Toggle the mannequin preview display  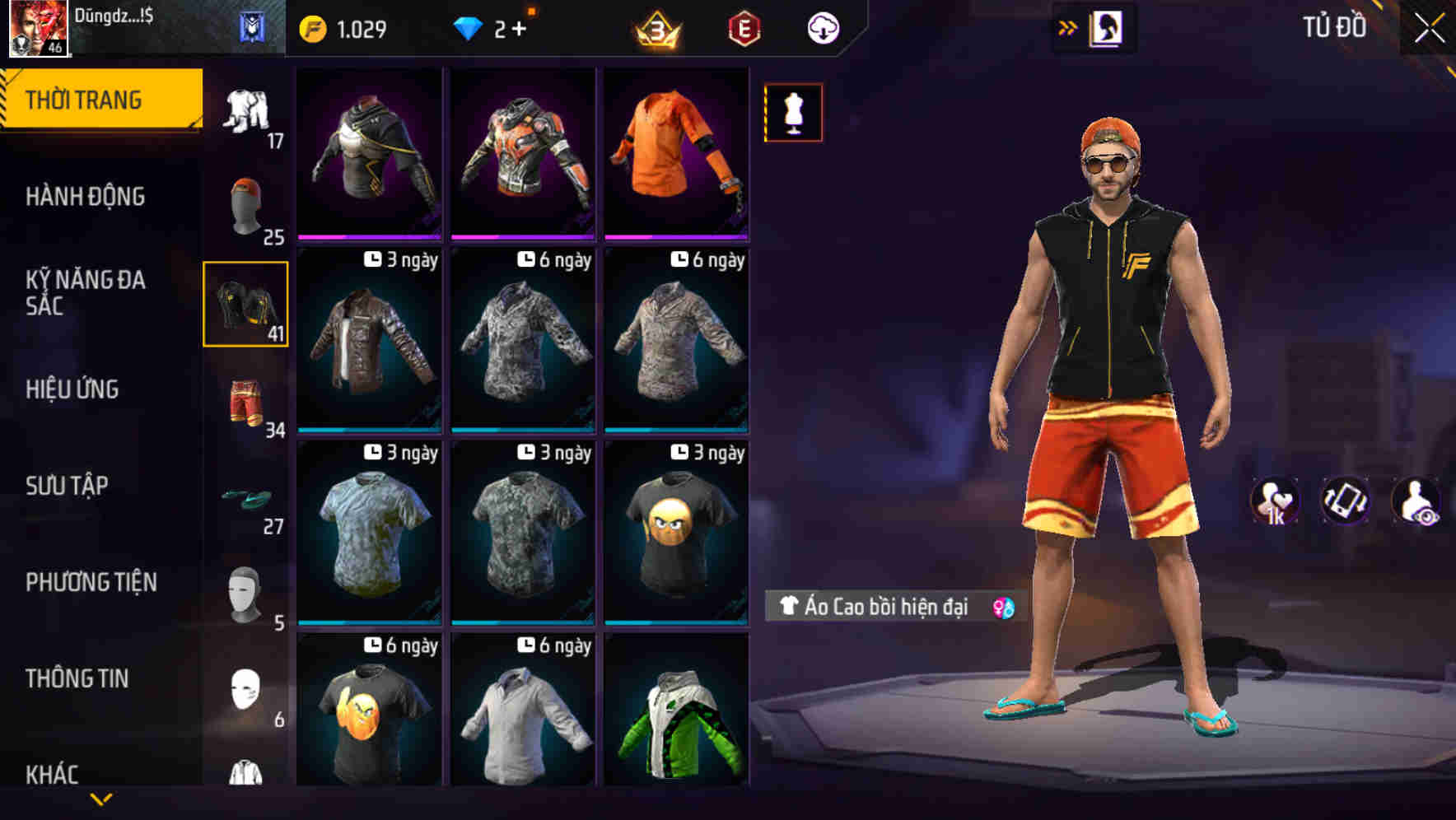pyautogui.click(x=793, y=113)
